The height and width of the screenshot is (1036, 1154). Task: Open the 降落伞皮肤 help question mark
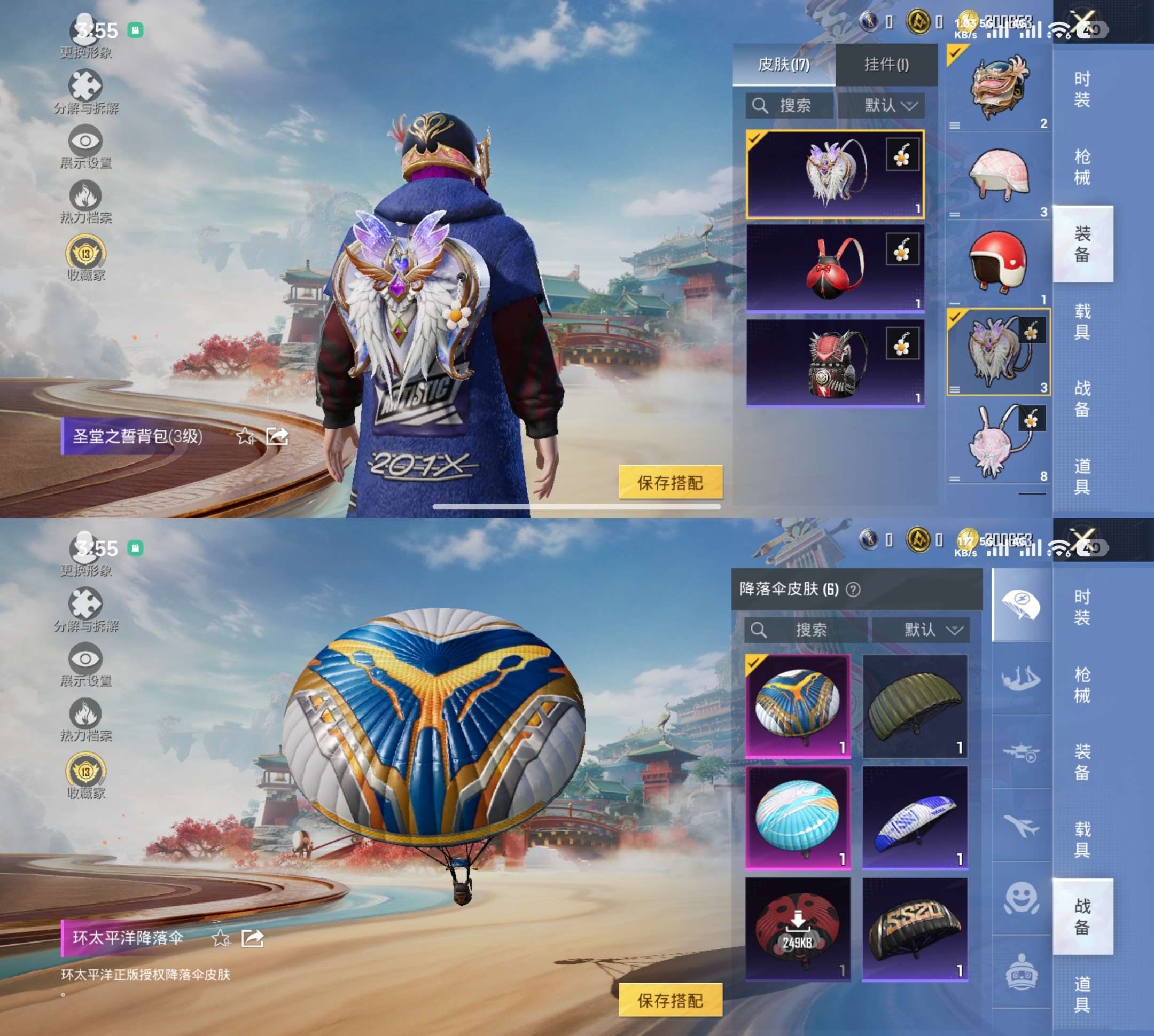pyautogui.click(x=853, y=589)
